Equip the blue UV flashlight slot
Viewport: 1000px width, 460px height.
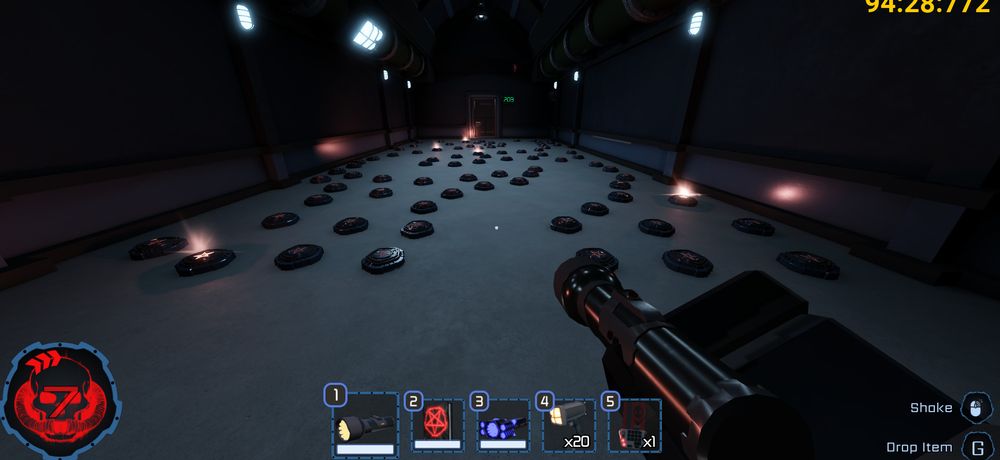pos(501,427)
